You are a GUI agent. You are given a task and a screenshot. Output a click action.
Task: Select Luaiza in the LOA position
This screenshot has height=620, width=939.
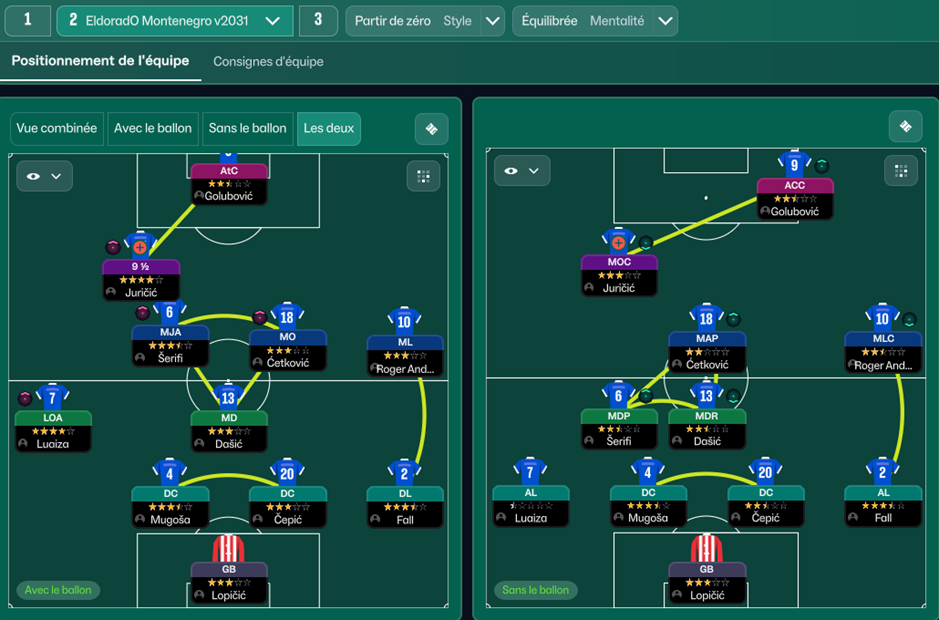[53, 430]
